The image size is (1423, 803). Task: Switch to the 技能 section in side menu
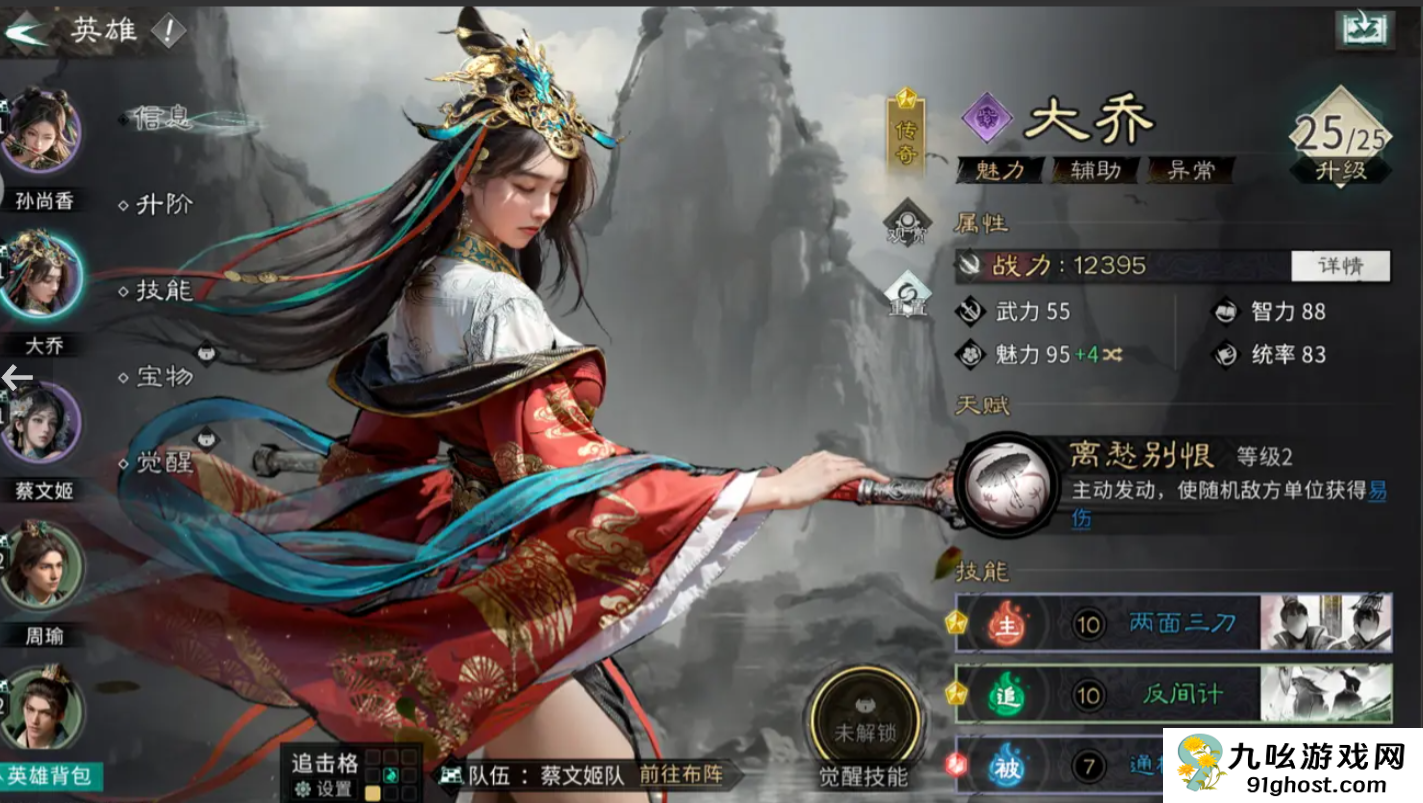[x=160, y=291]
